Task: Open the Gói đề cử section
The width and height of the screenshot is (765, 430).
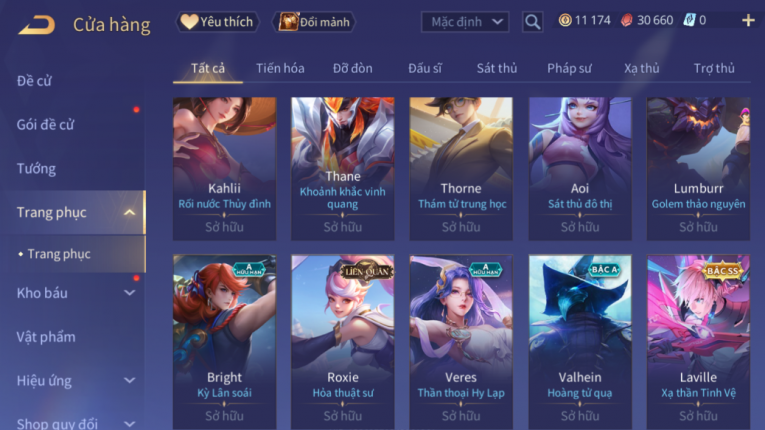Action: coord(46,125)
